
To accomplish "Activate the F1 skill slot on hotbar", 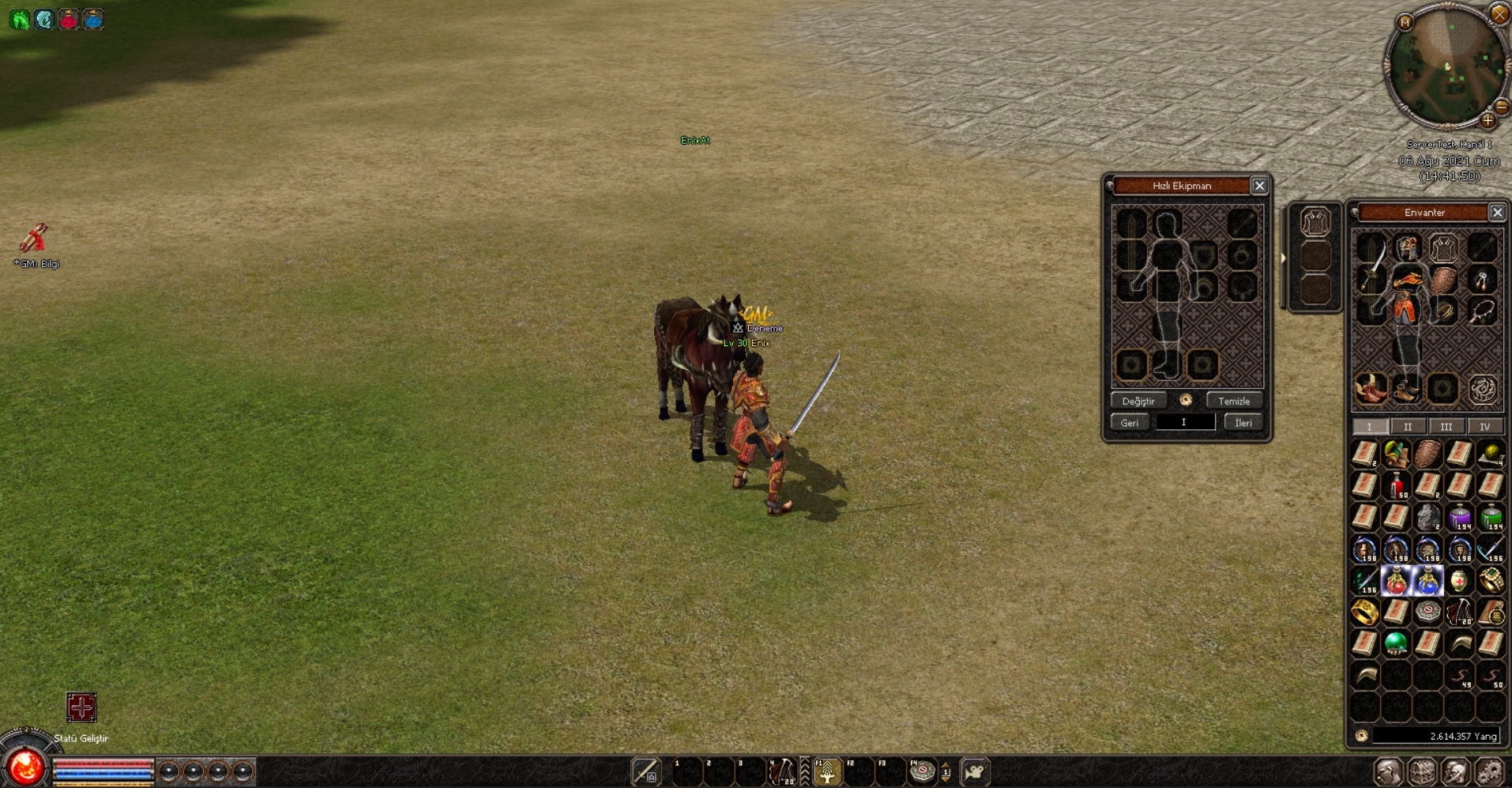I will (827, 772).
